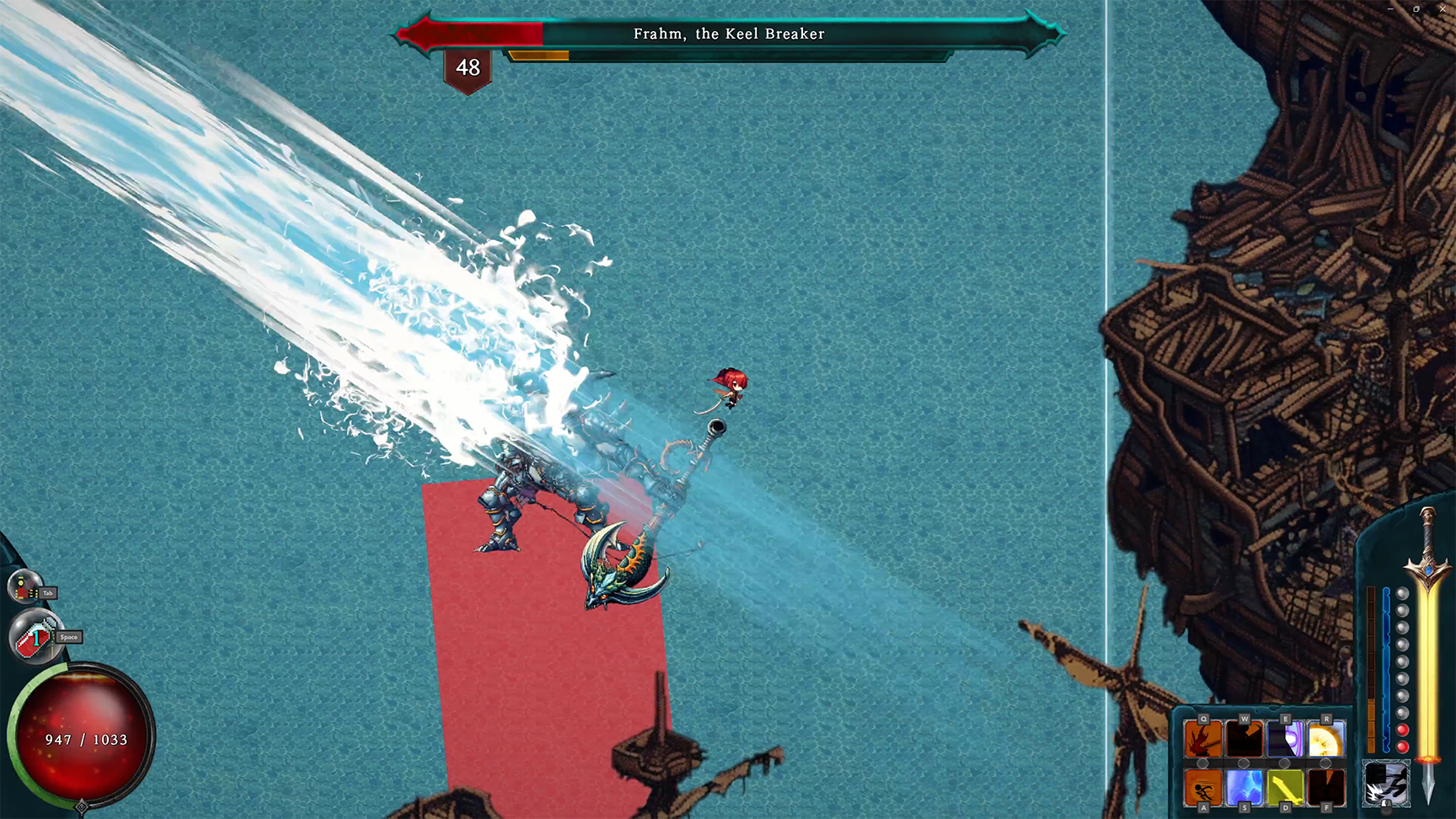Select the yellow sword skill icon
Screen dimensions: 1456x819
click(x=1285, y=789)
